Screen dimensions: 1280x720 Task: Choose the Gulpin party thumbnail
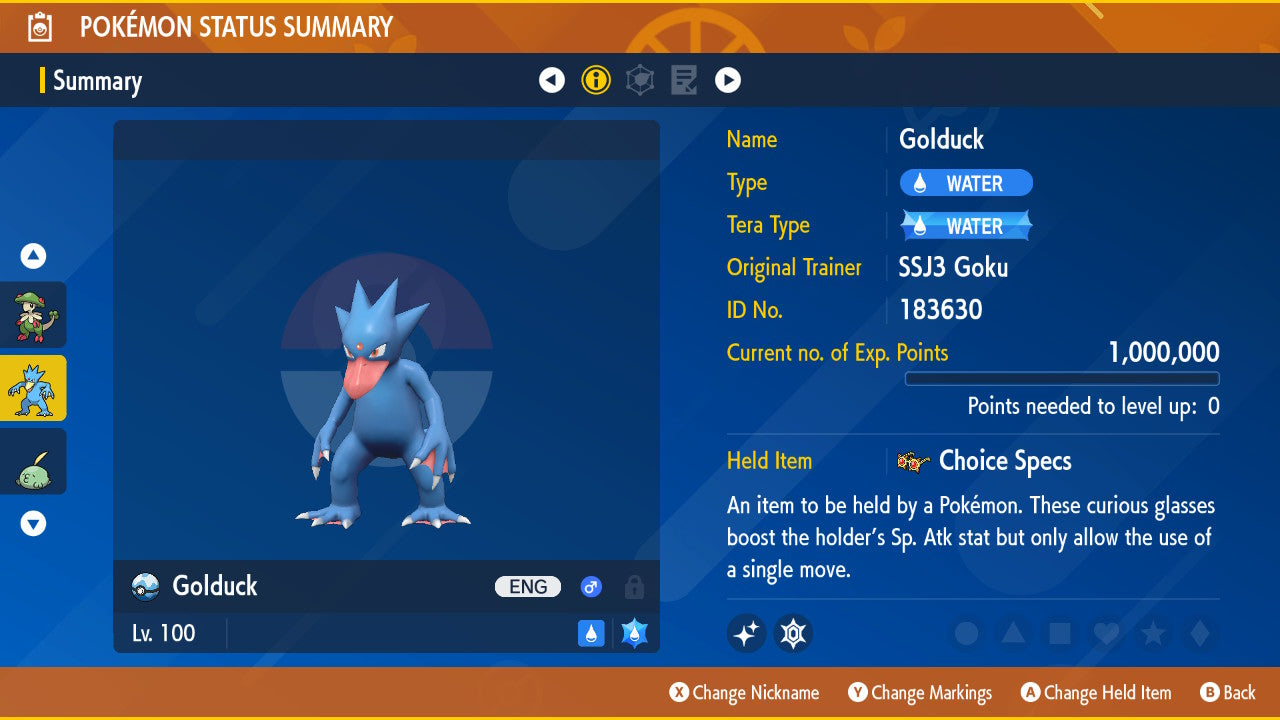pos(33,462)
